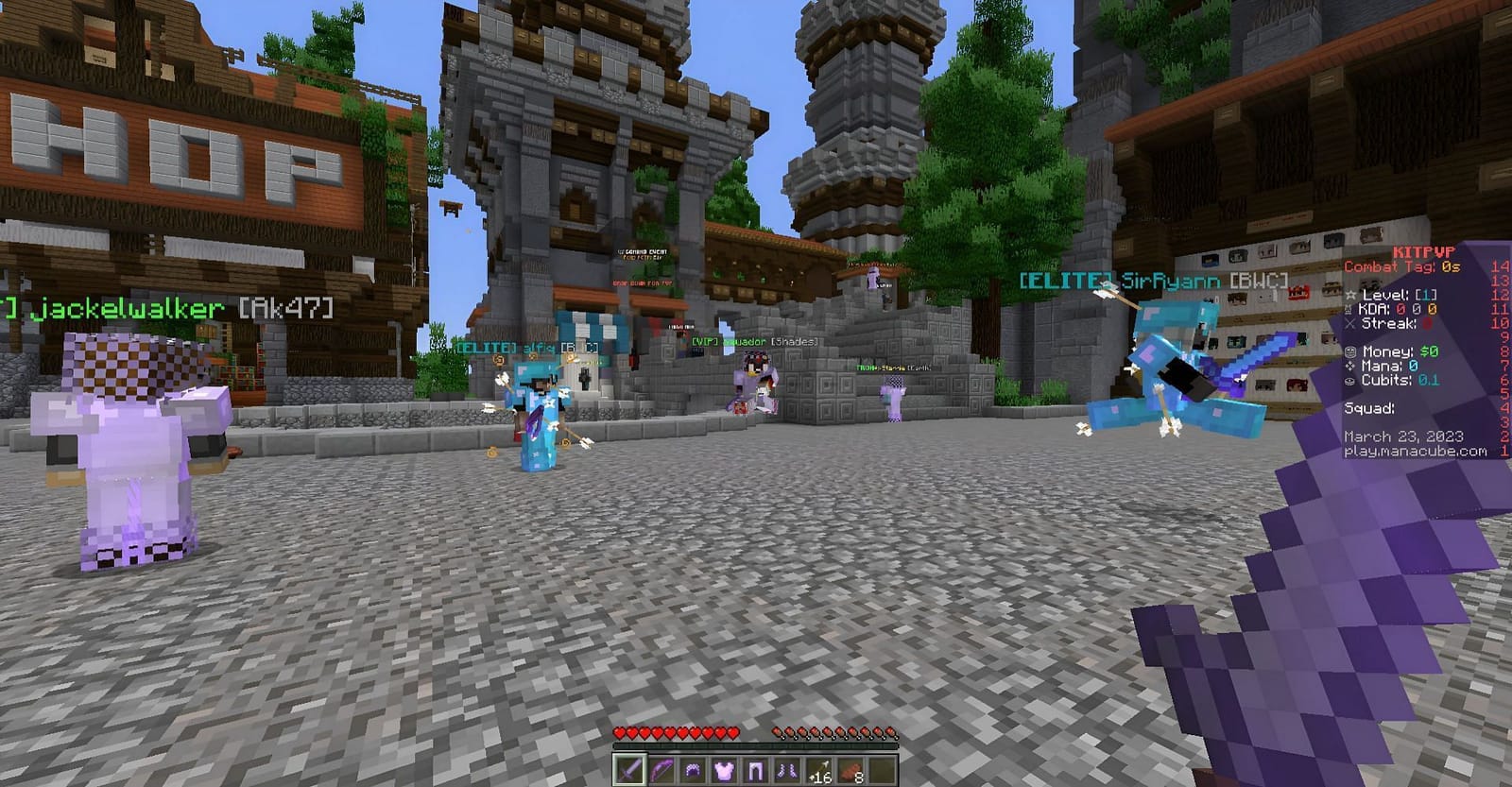Click the Cubits eye icon in the sidebar

(1349, 382)
